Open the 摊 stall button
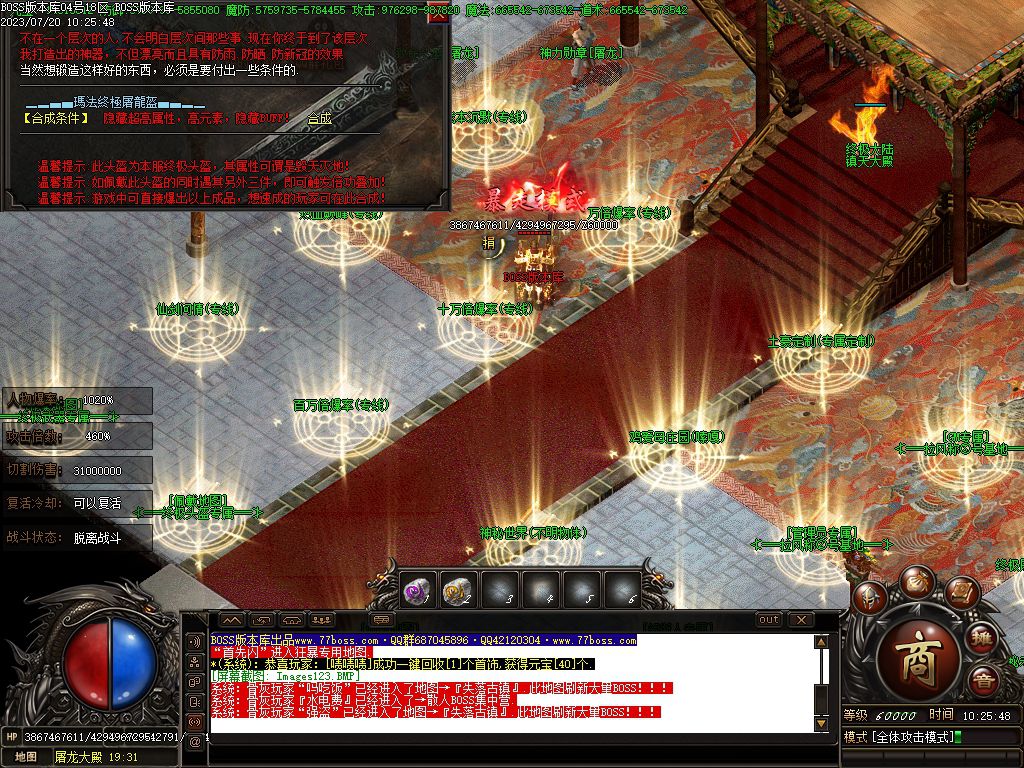Image resolution: width=1024 pixels, height=768 pixels. click(x=983, y=638)
